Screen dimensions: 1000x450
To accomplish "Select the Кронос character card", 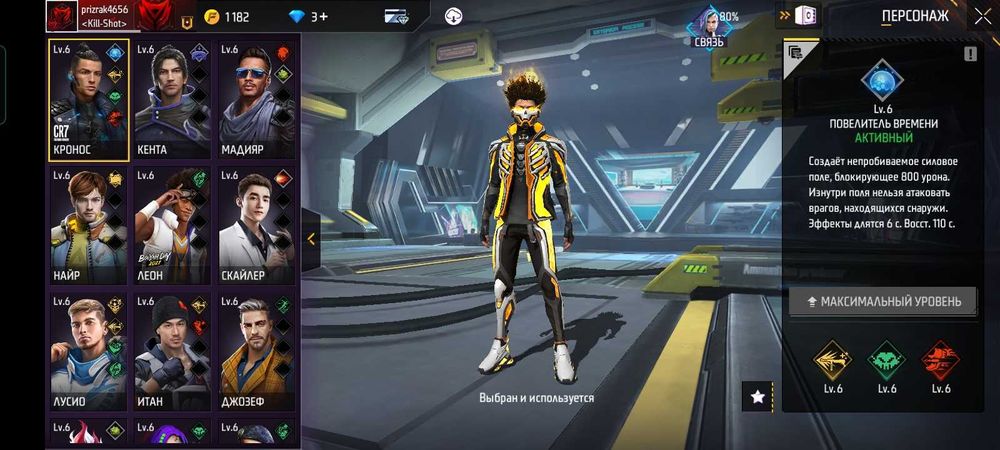I will 89,100.
